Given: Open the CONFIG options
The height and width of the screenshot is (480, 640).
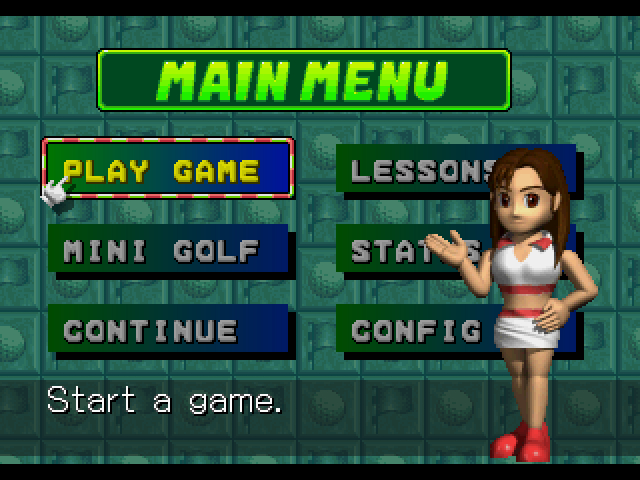Looking at the screenshot, I should tap(417, 330).
